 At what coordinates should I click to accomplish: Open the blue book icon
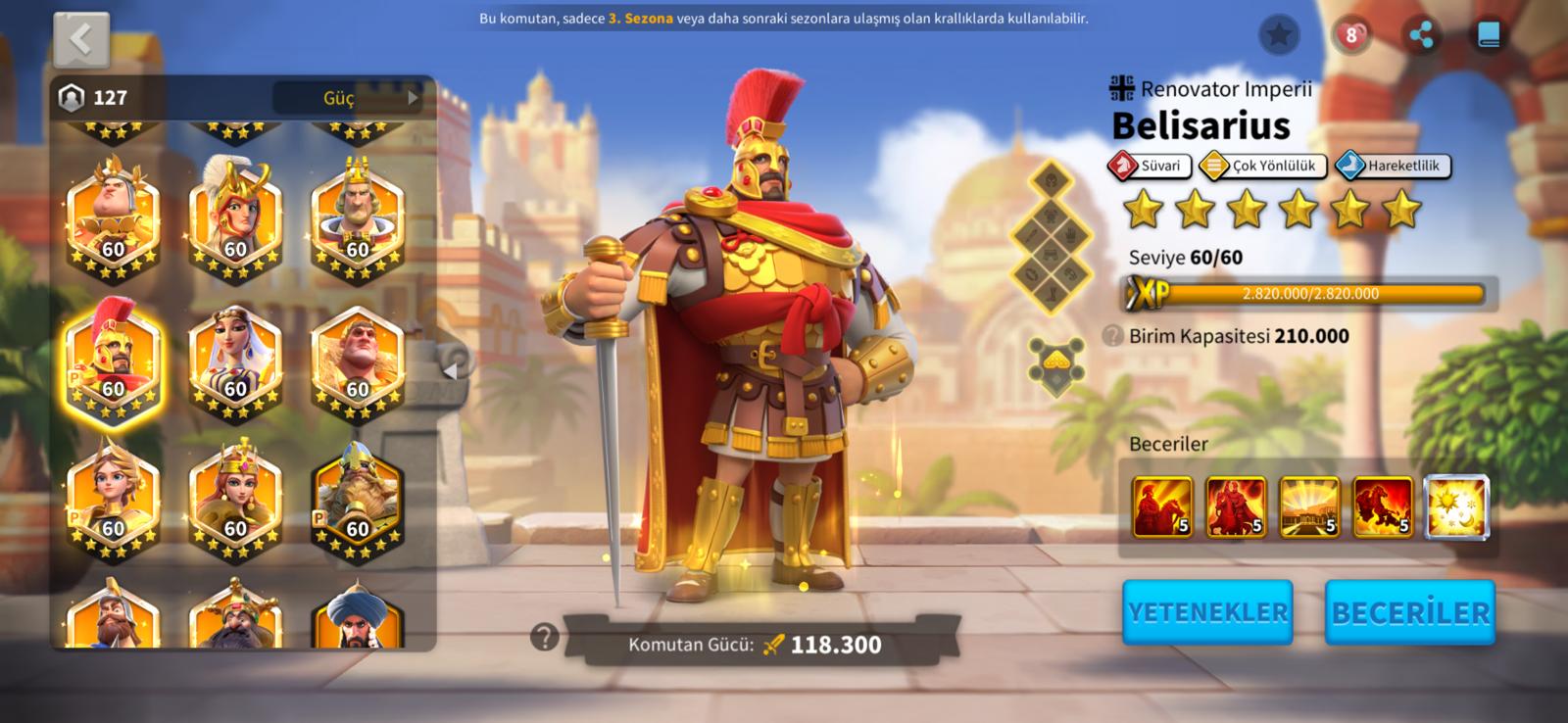pos(1488,36)
